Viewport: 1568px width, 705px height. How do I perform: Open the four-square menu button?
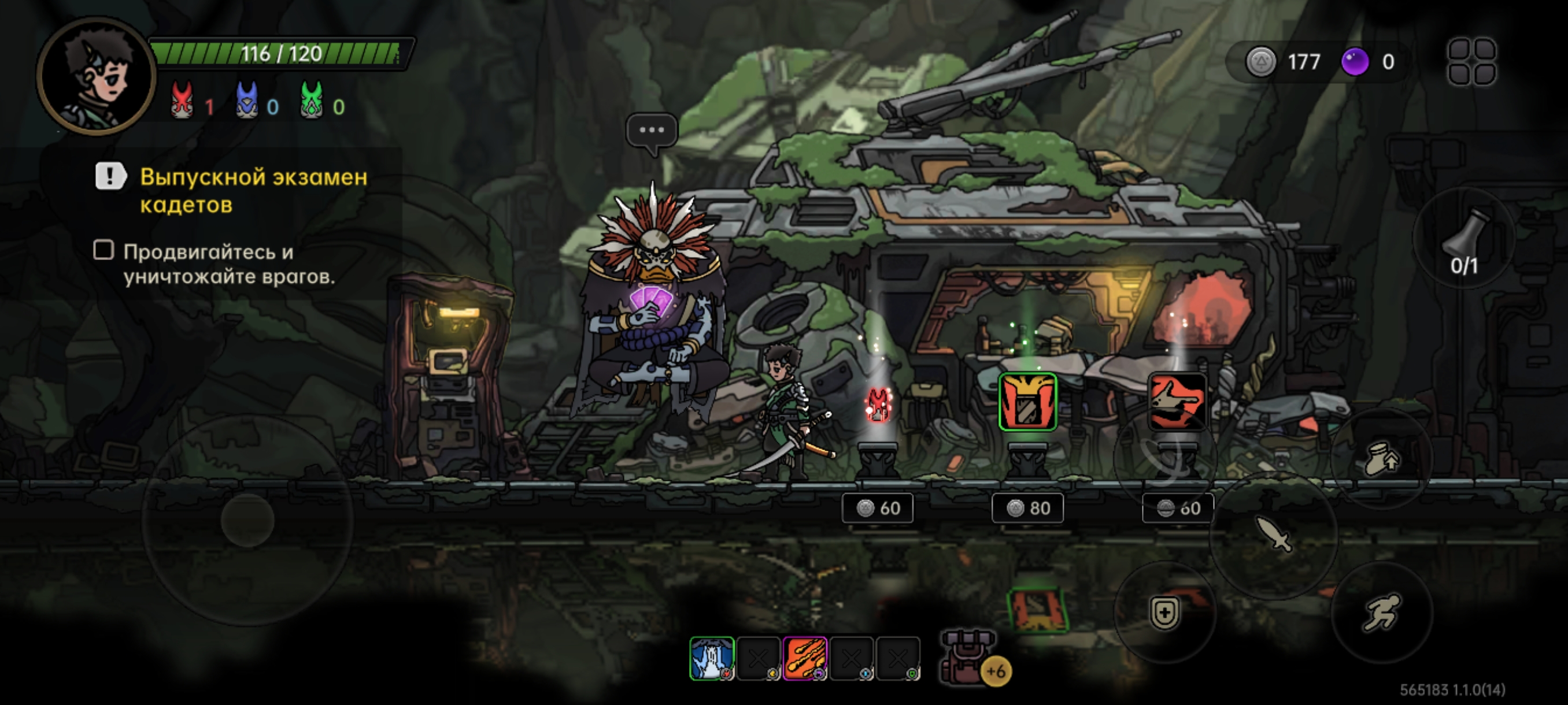1472,61
